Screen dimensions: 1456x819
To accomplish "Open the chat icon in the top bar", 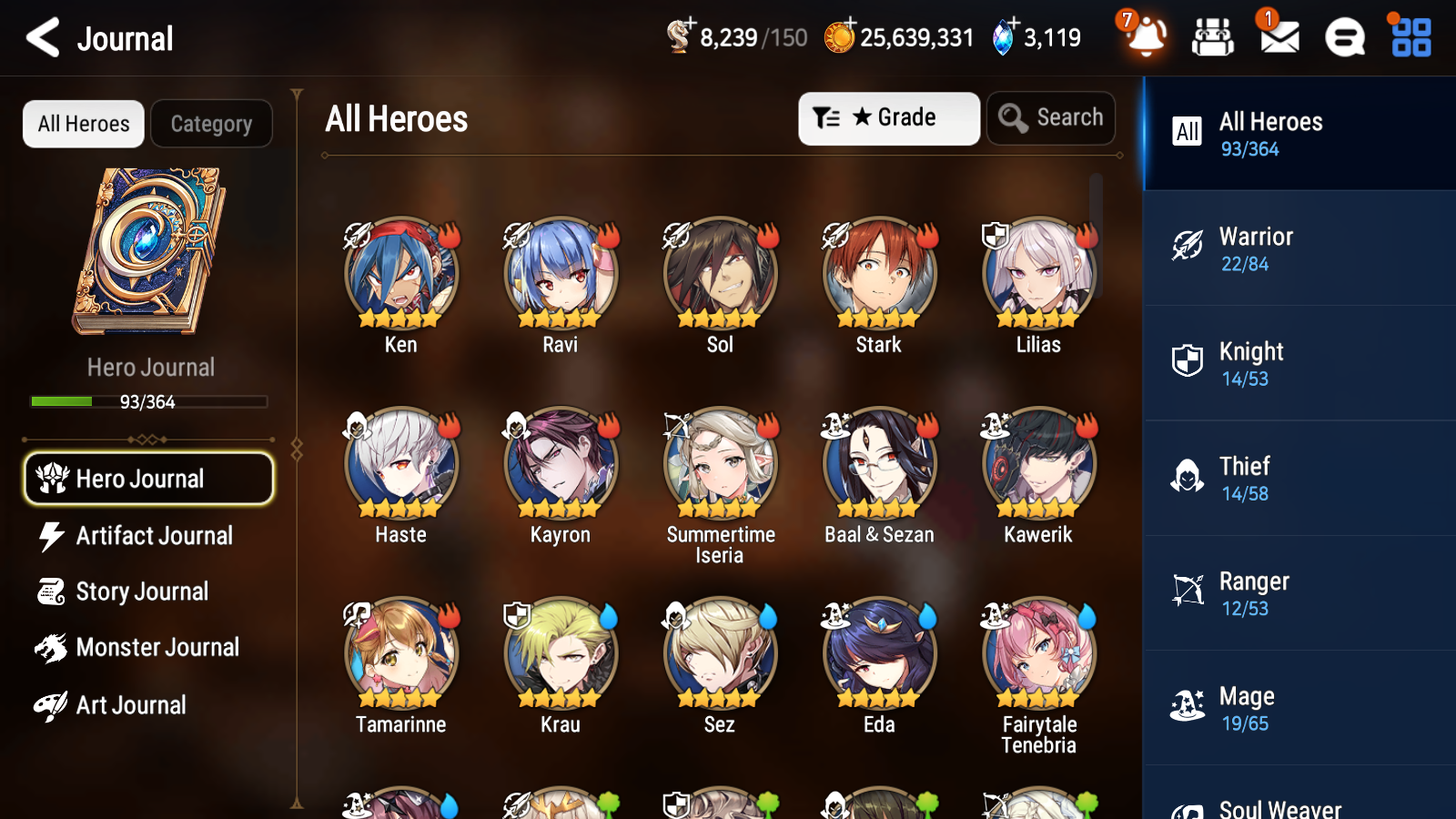I will point(1343,38).
